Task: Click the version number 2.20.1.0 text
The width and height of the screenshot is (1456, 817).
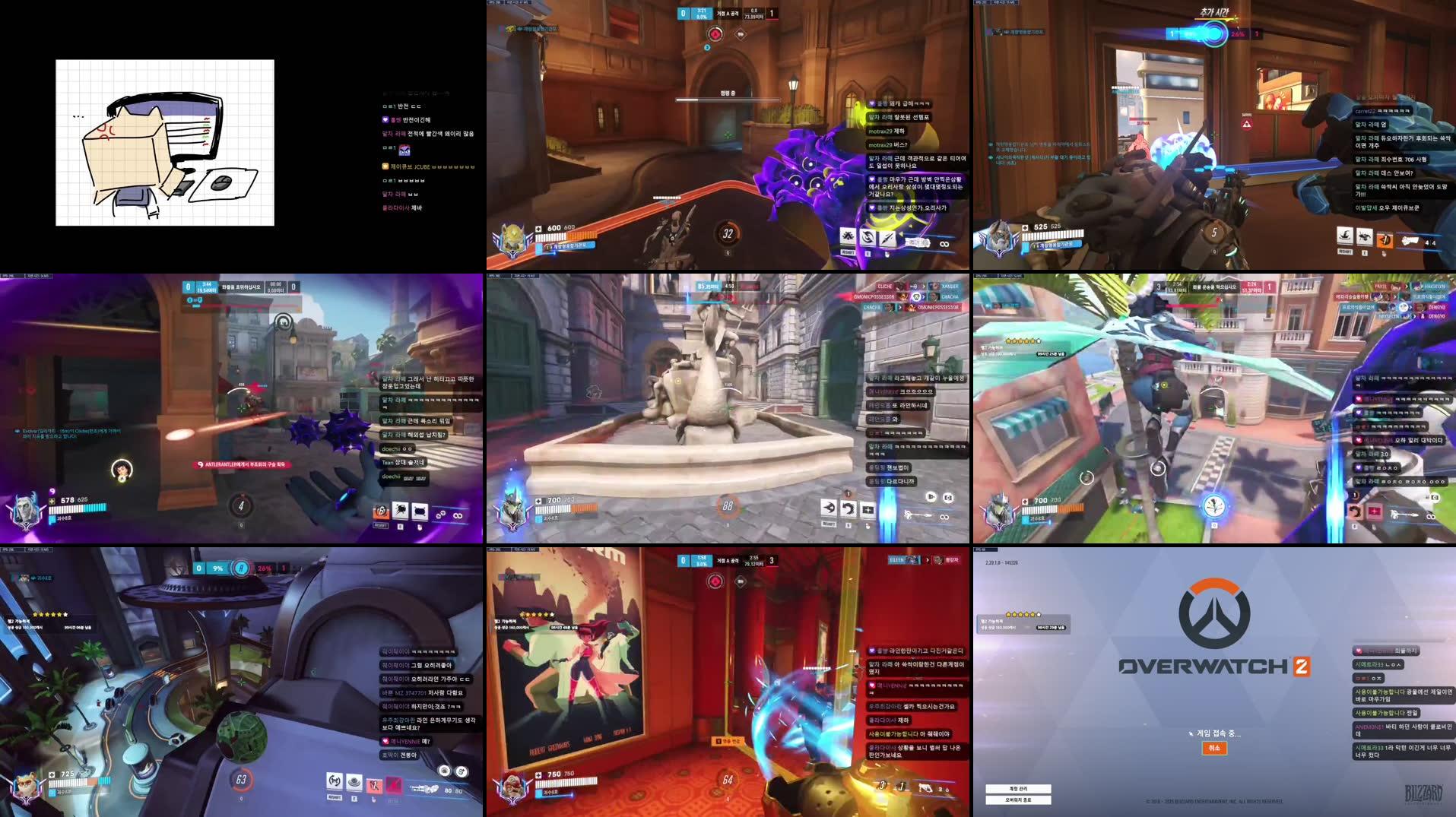Action: pyautogui.click(x=1001, y=562)
